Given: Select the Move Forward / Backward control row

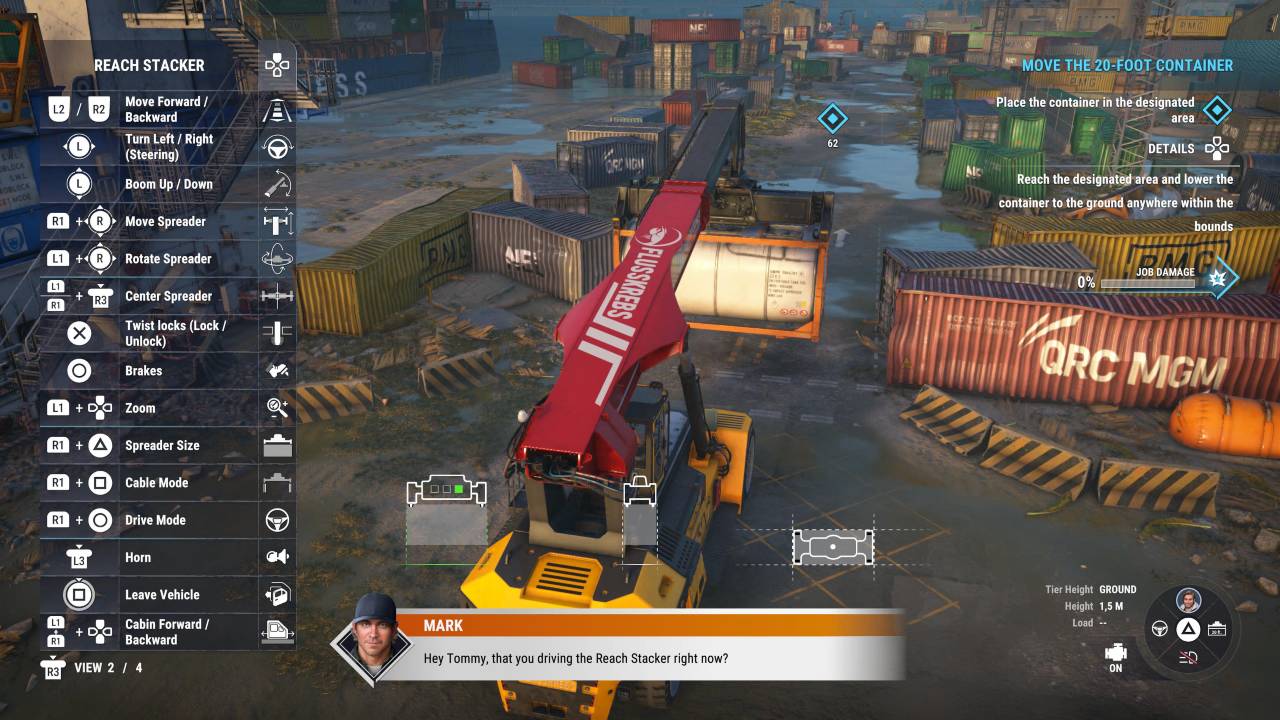Looking at the screenshot, I should (166, 110).
